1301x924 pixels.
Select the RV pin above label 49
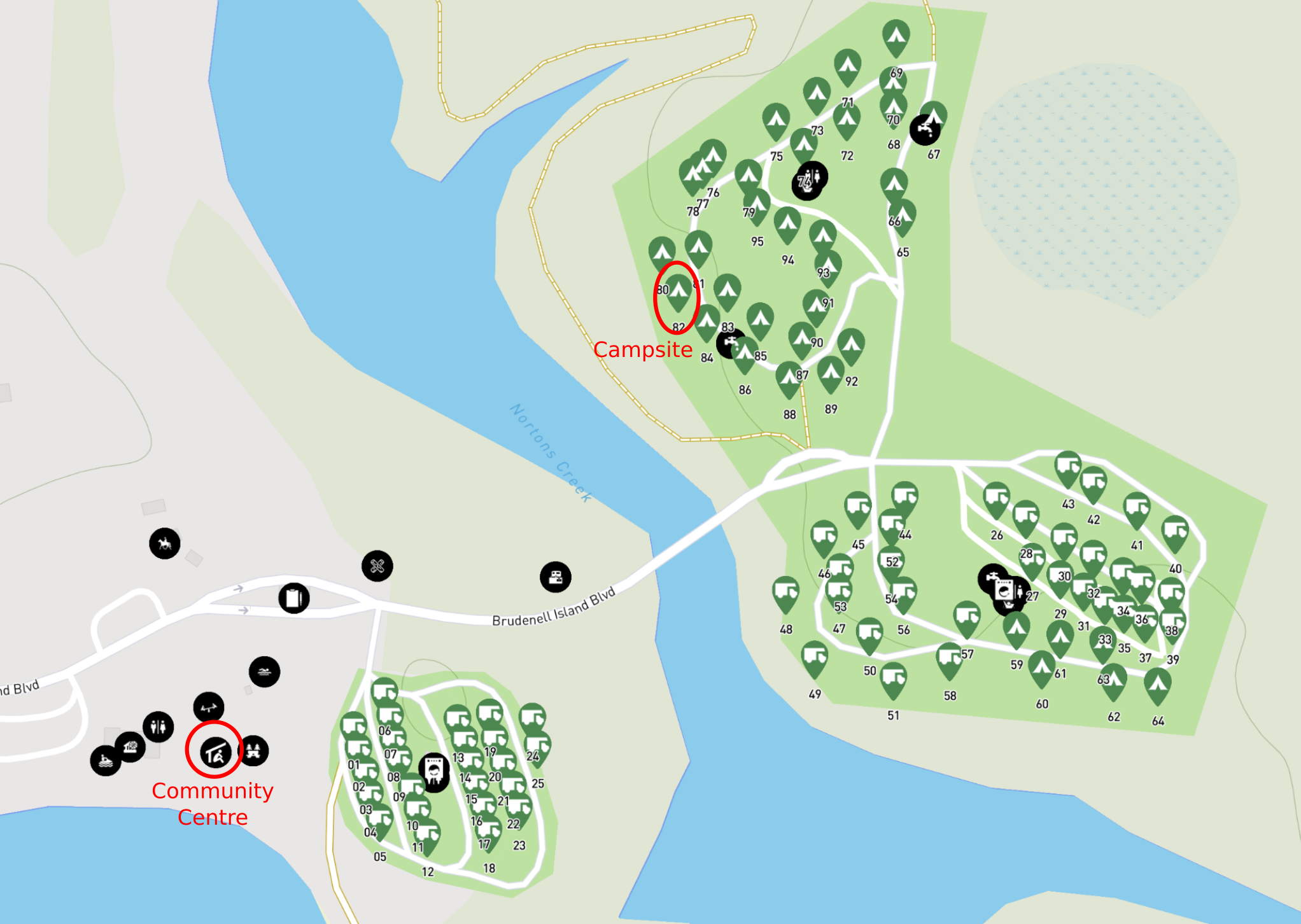pyautogui.click(x=815, y=657)
